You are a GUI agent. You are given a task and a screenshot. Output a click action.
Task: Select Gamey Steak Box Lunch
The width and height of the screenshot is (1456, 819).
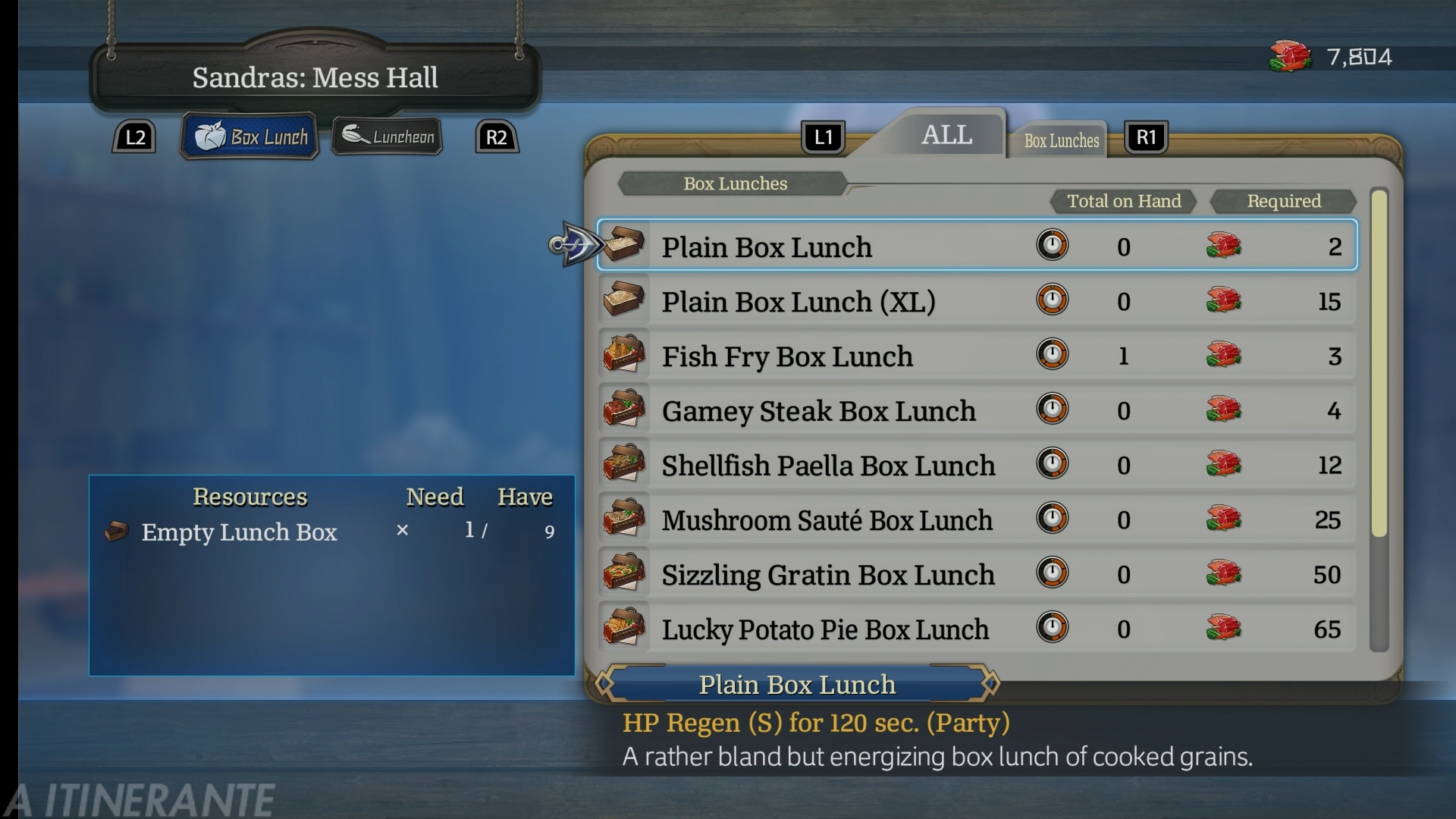pos(977,410)
